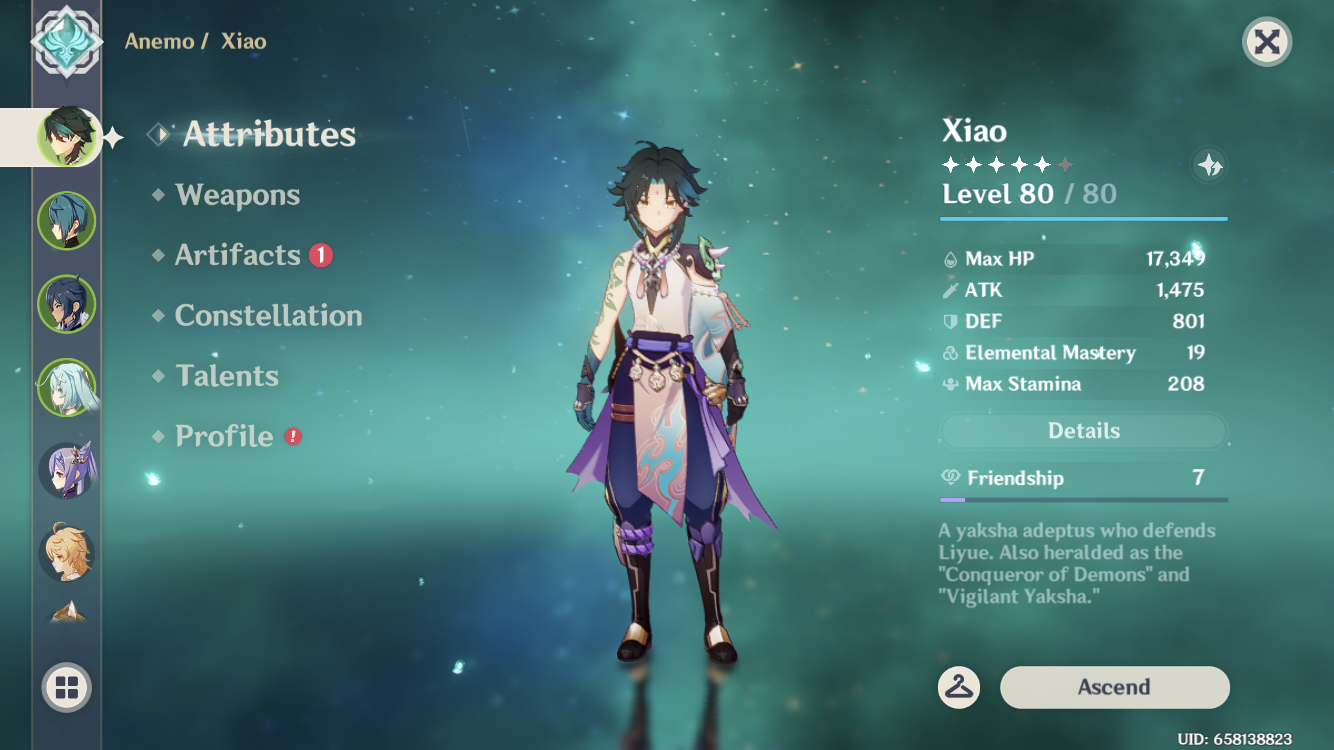Click the Friendship gauge icon above the description
This screenshot has height=750, width=1334.
(x=951, y=478)
